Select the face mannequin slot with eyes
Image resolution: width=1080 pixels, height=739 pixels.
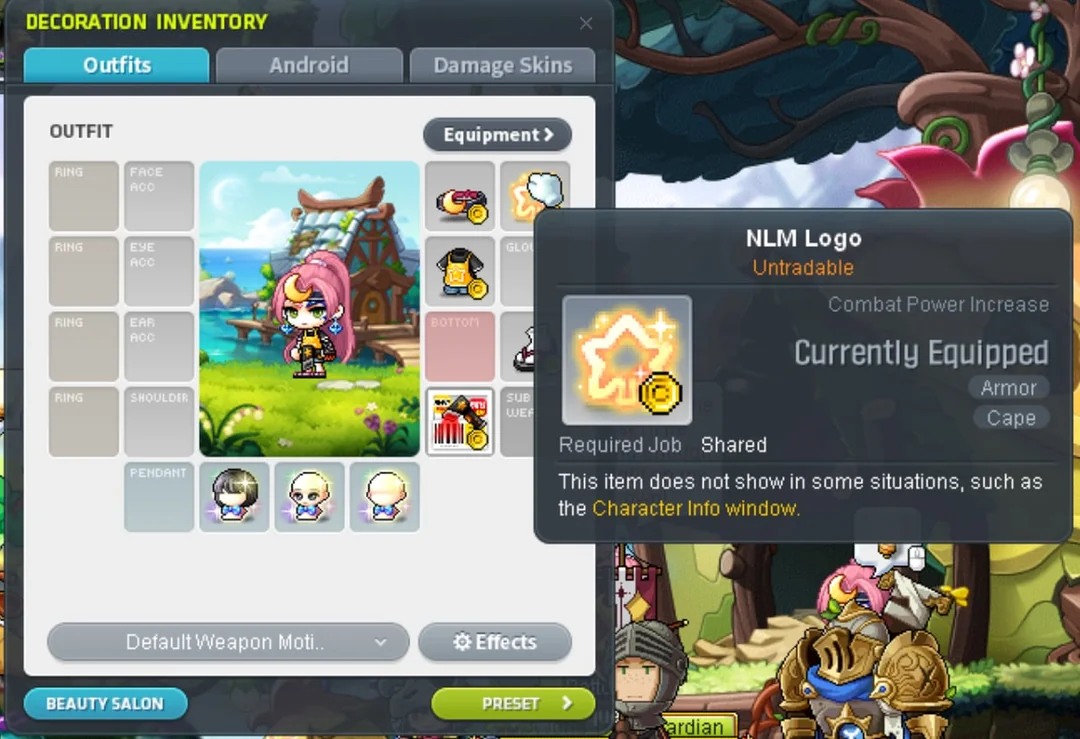[310, 497]
